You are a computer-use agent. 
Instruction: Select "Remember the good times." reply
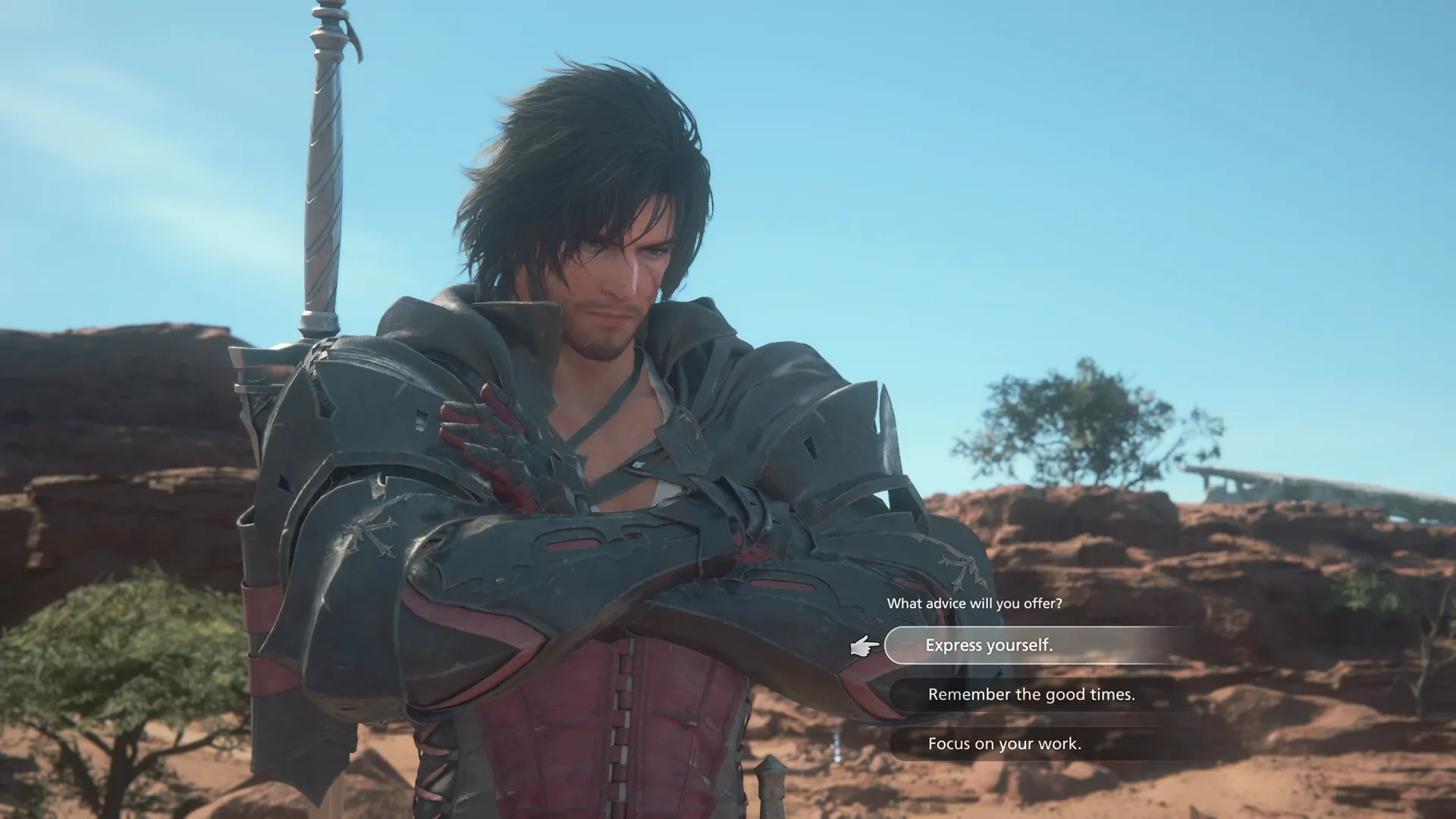pyautogui.click(x=1031, y=695)
